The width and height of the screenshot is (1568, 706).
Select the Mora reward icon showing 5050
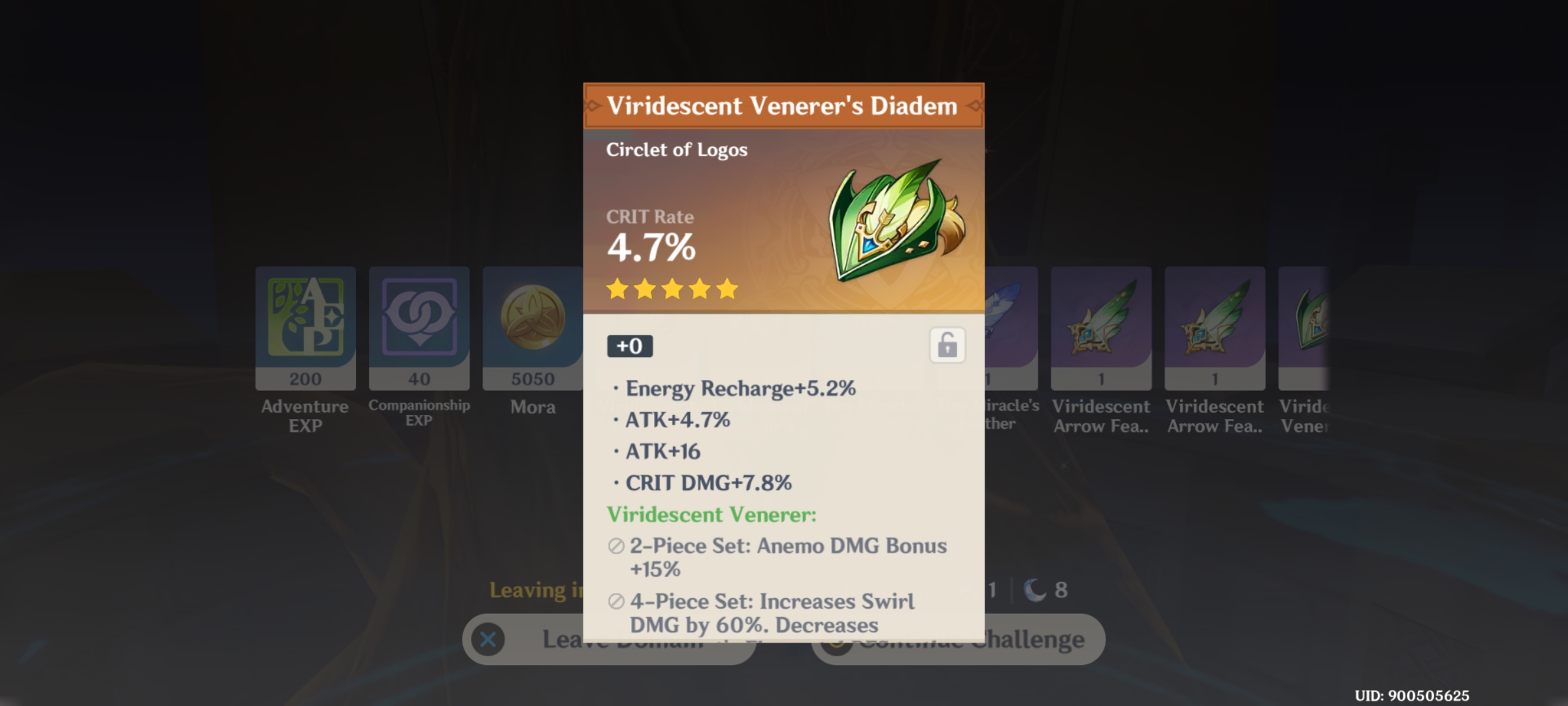coord(532,327)
